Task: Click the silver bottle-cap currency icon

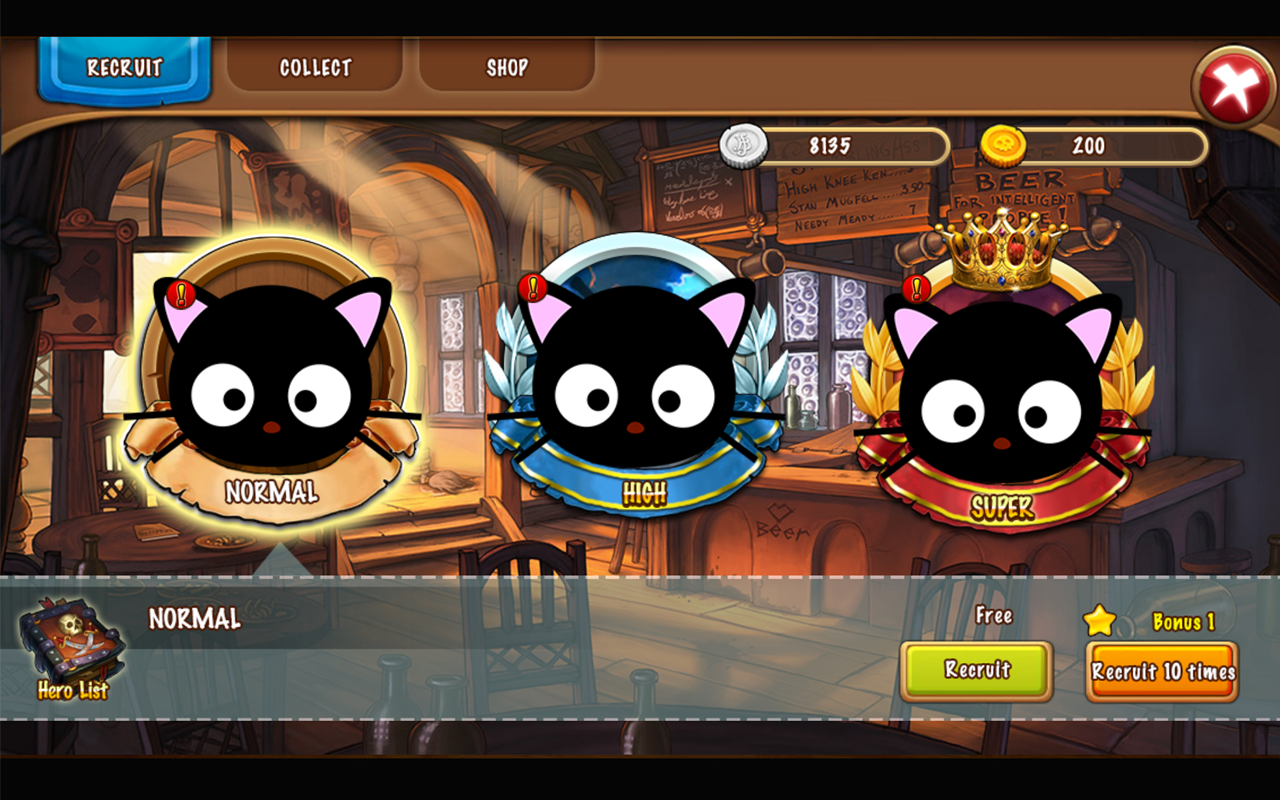Action: [x=745, y=146]
